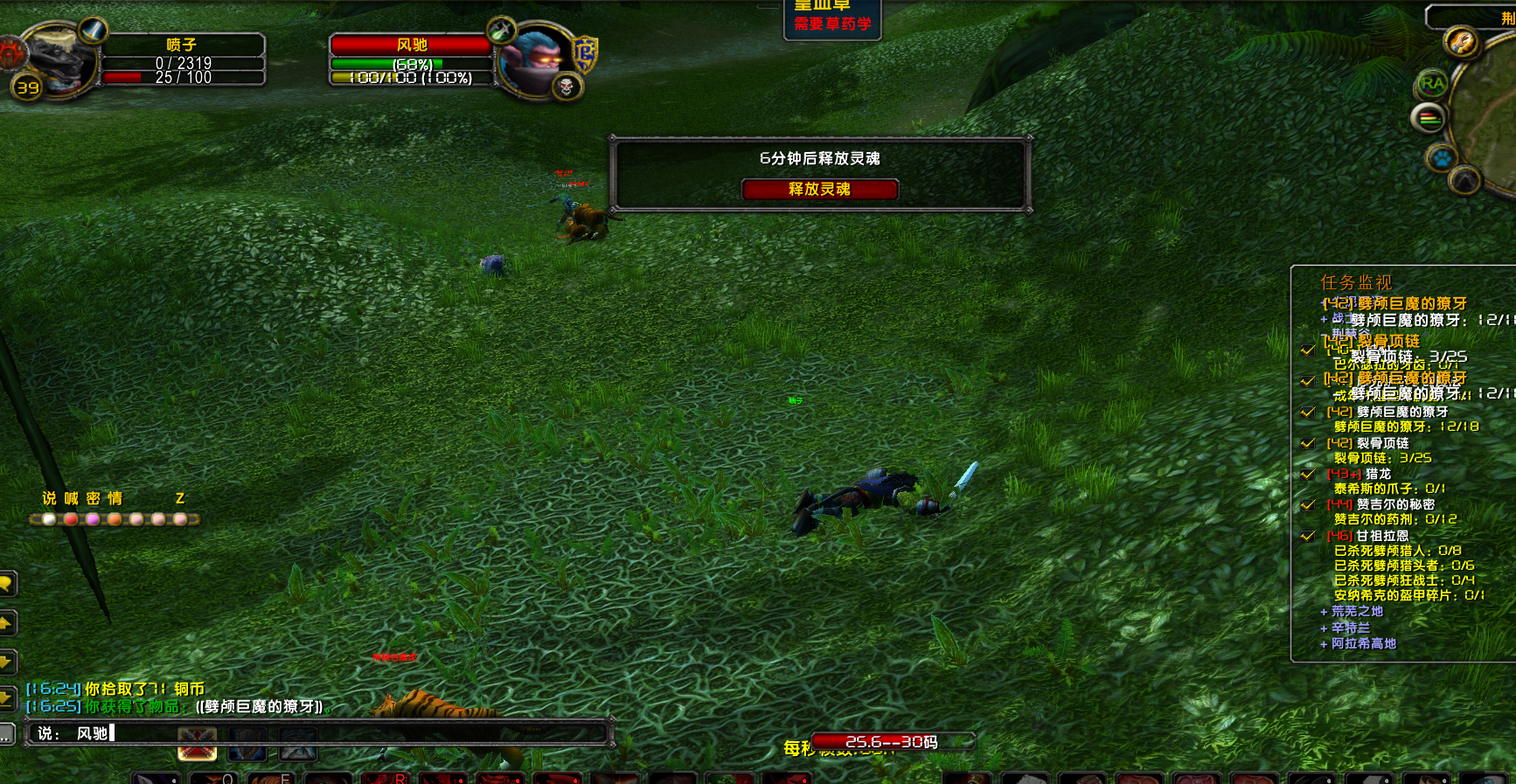Click the glowing hand tracking icon by minimap
The image size is (1516, 784).
tap(1461, 41)
